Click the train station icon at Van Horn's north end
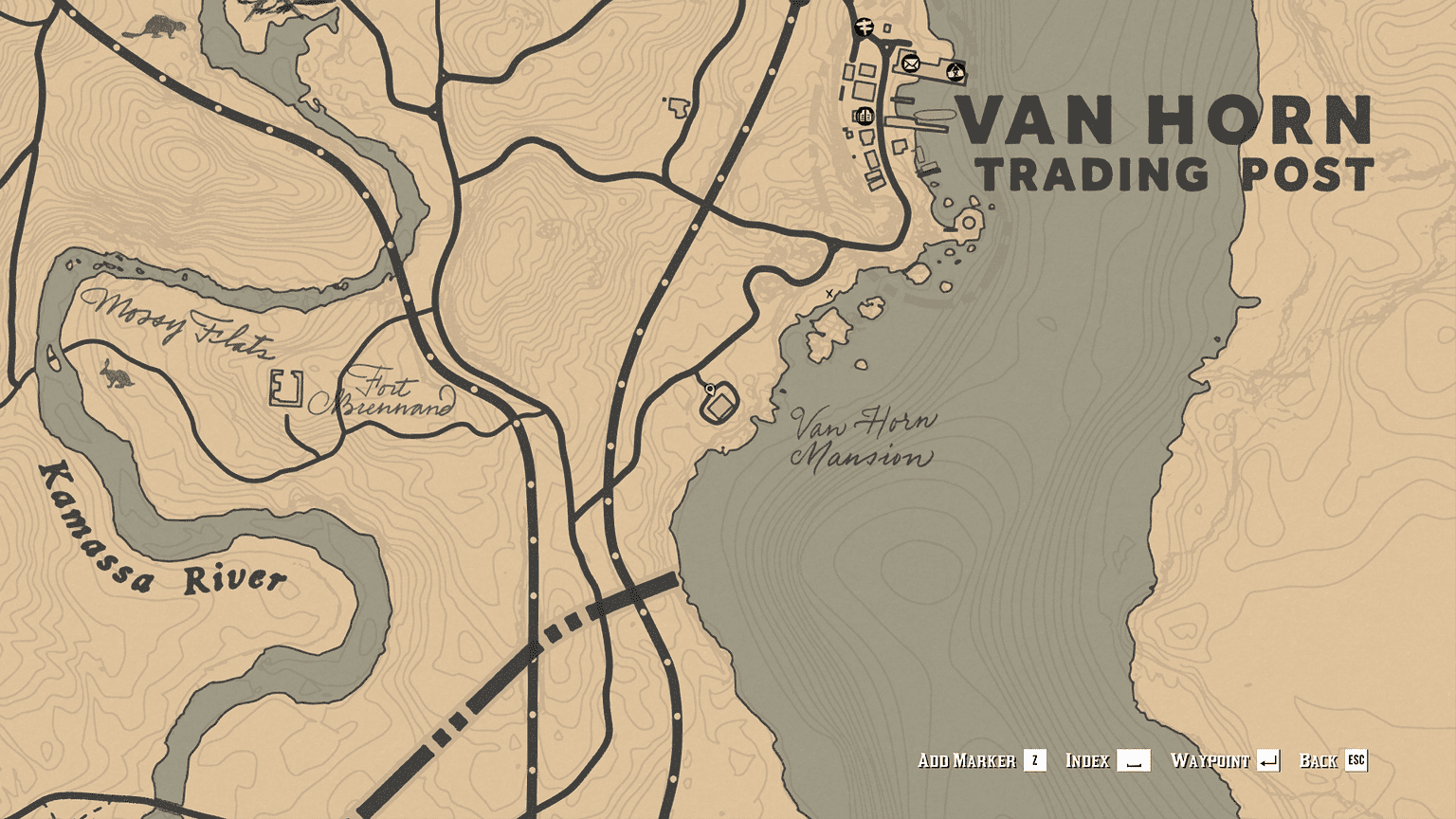The width and height of the screenshot is (1456, 819). click(864, 27)
